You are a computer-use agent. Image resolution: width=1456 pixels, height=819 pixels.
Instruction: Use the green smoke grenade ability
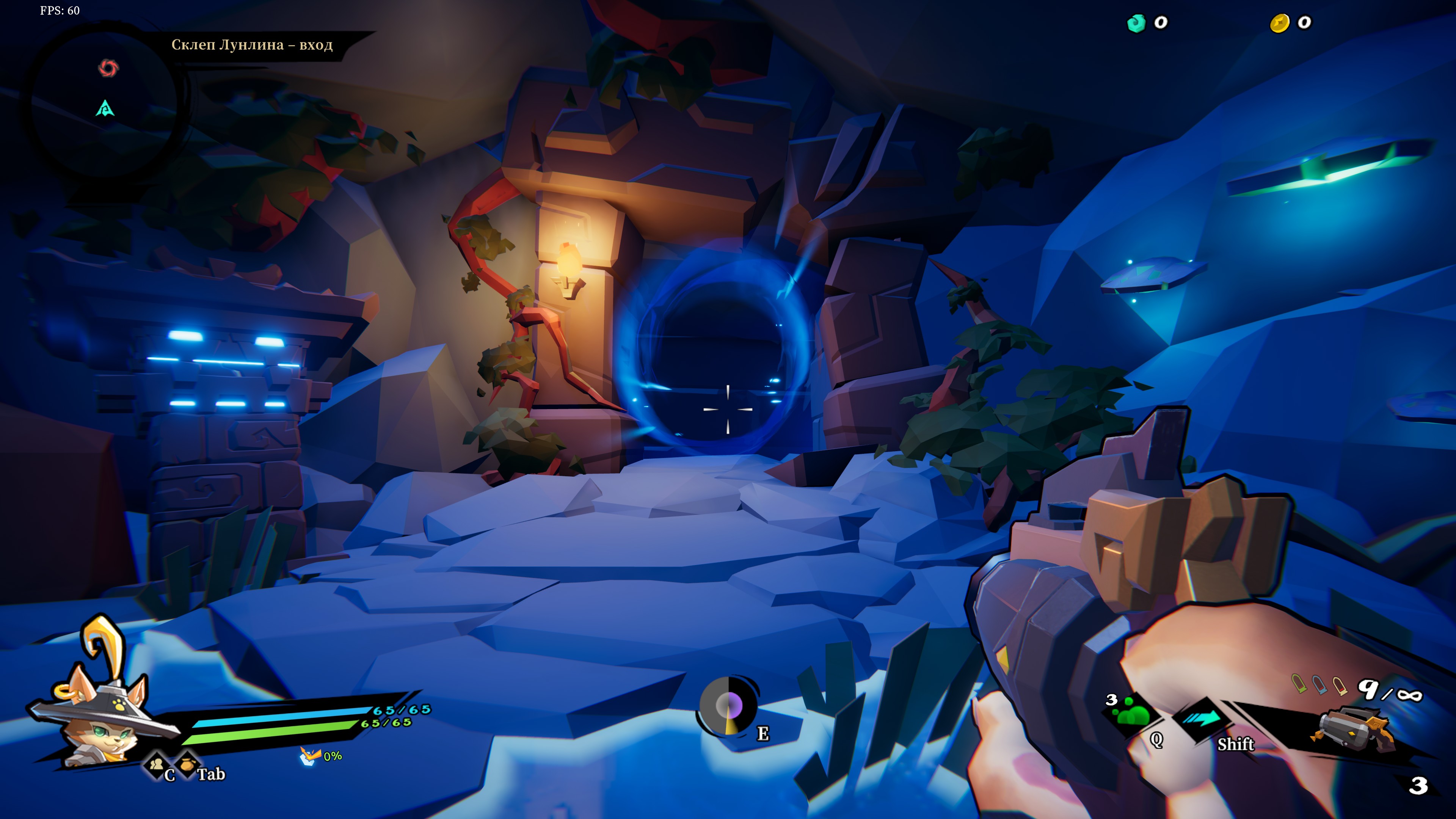tap(1132, 713)
